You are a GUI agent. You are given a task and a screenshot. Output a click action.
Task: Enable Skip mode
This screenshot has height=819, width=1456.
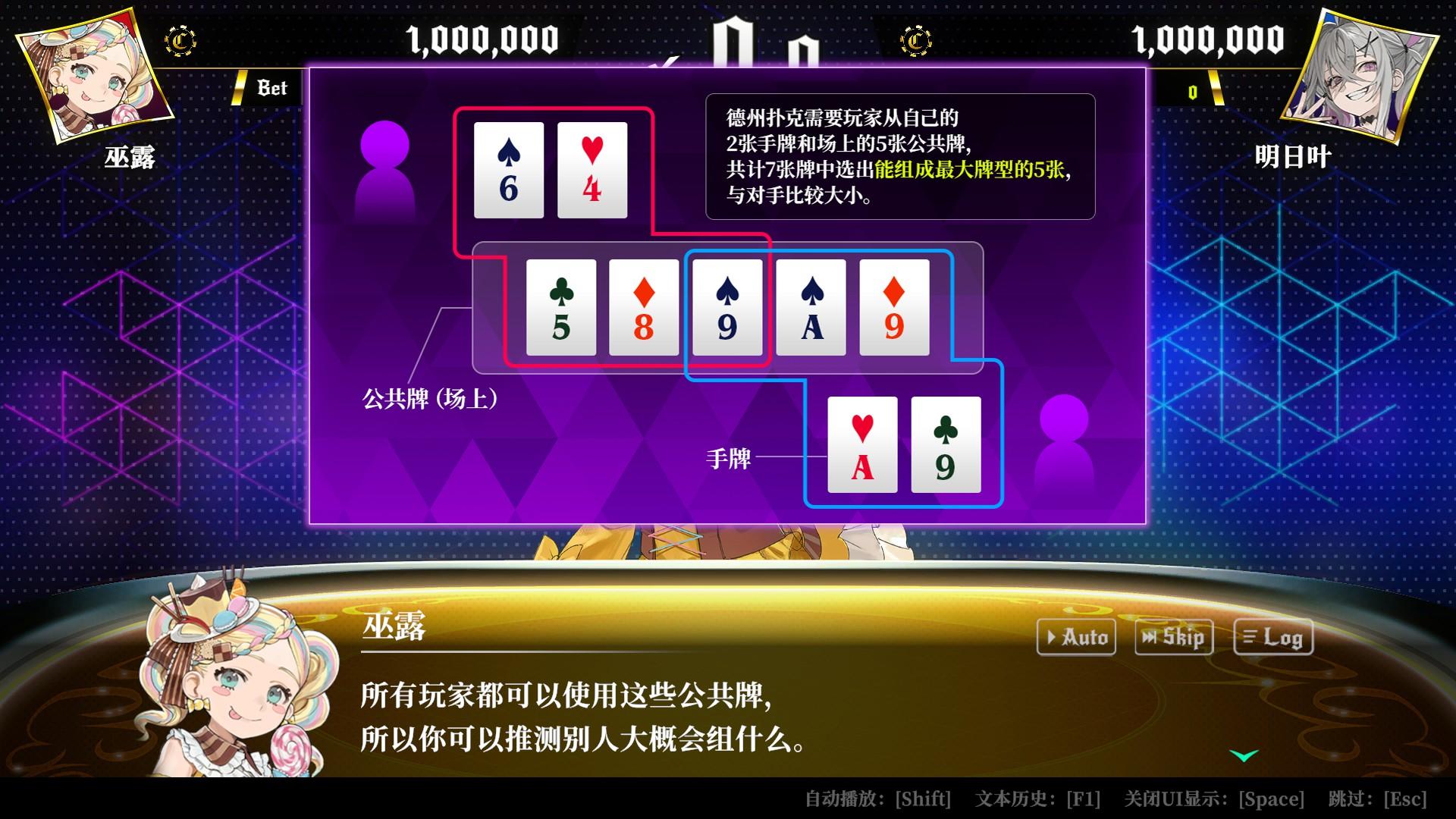pos(1173,637)
